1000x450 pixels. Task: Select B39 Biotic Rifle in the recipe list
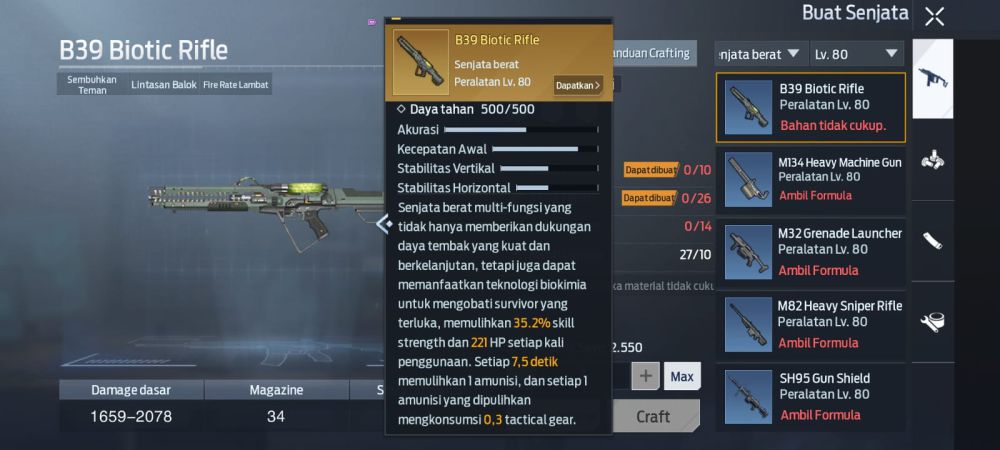coord(810,107)
